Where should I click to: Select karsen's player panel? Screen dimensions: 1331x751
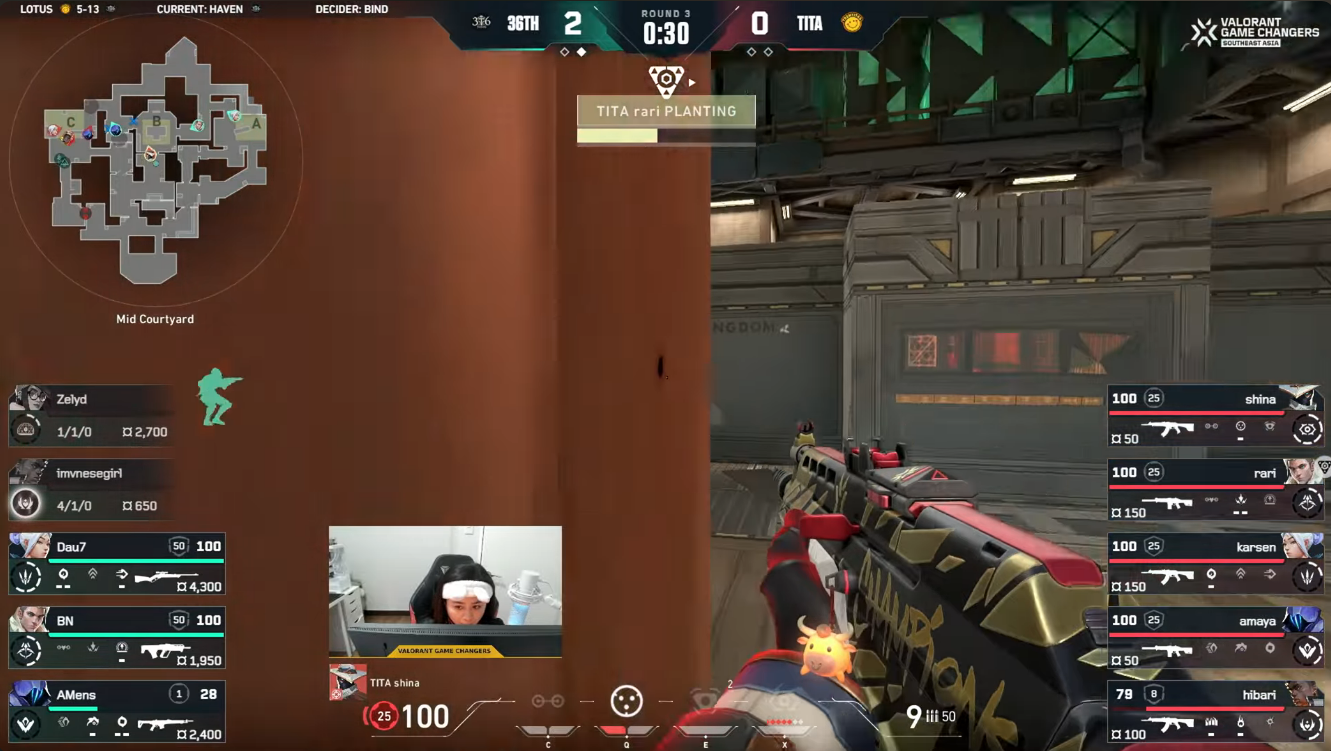pos(1215,563)
